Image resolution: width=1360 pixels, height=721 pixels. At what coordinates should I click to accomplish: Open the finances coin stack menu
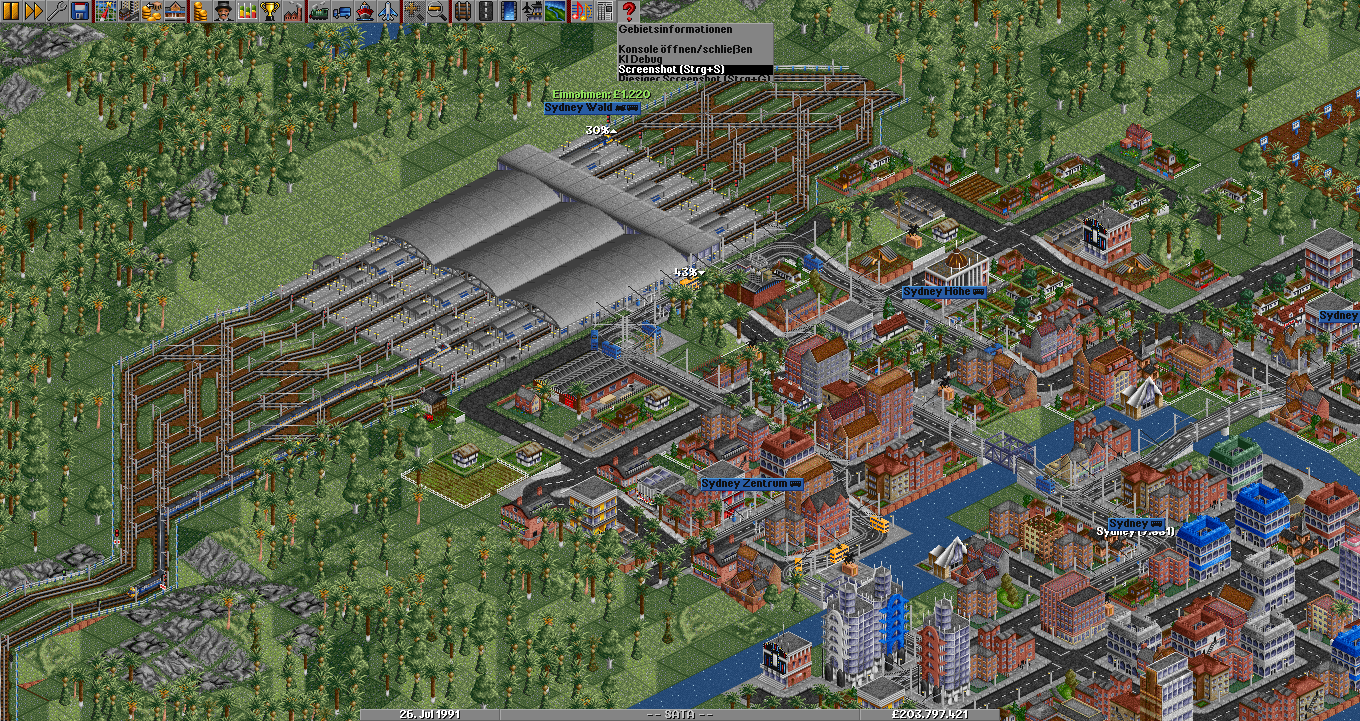pyautogui.click(x=200, y=11)
